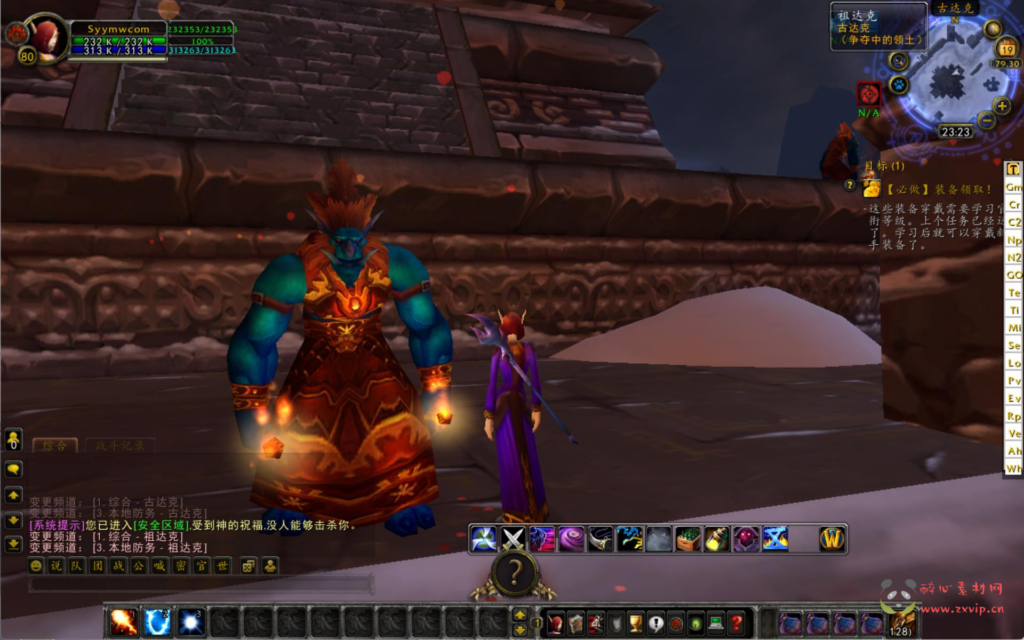1024x640 pixels.
Task: Use the yellow potion bottle item
Action: 717,539
